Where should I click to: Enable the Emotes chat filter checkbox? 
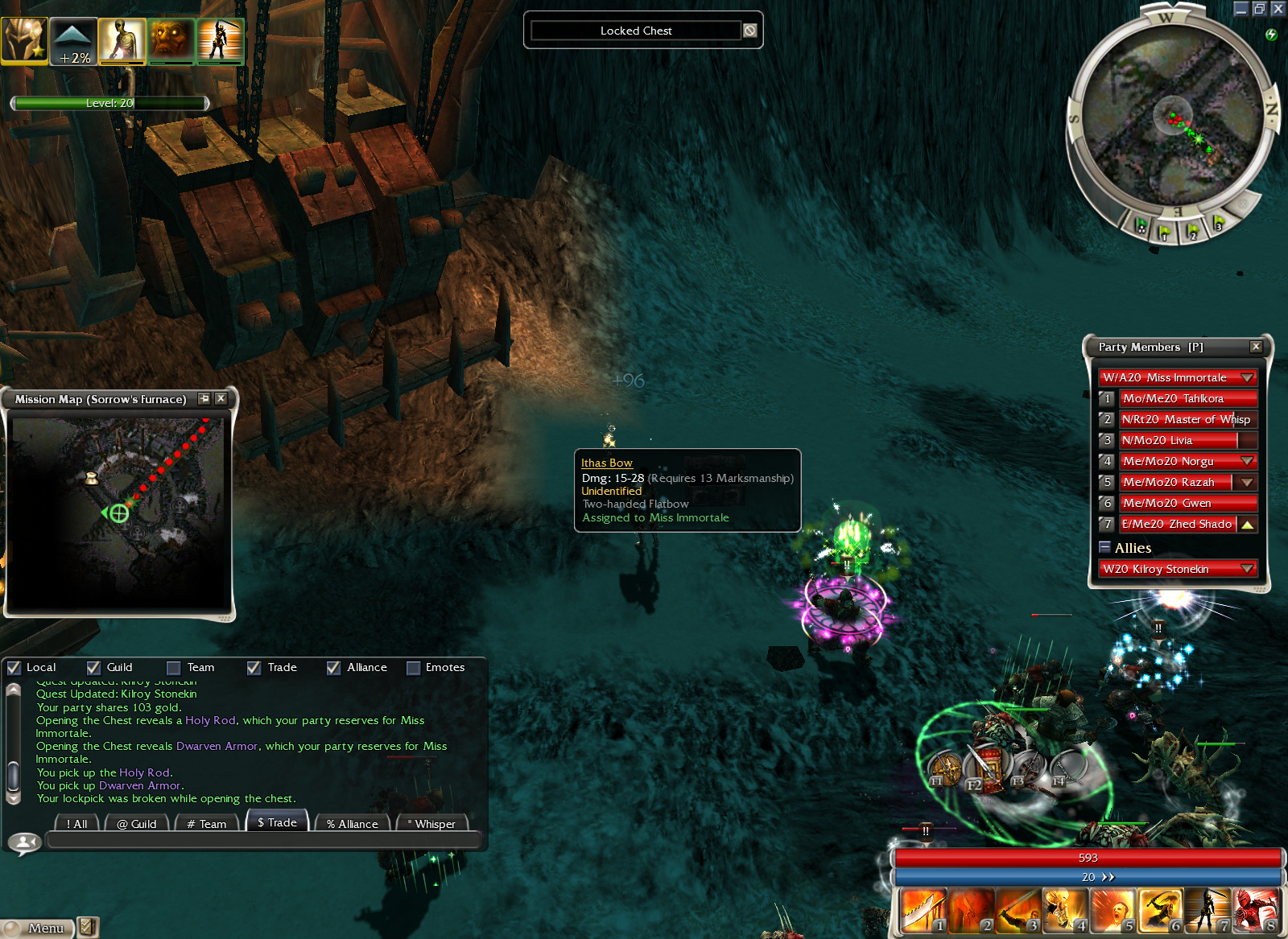coord(413,668)
